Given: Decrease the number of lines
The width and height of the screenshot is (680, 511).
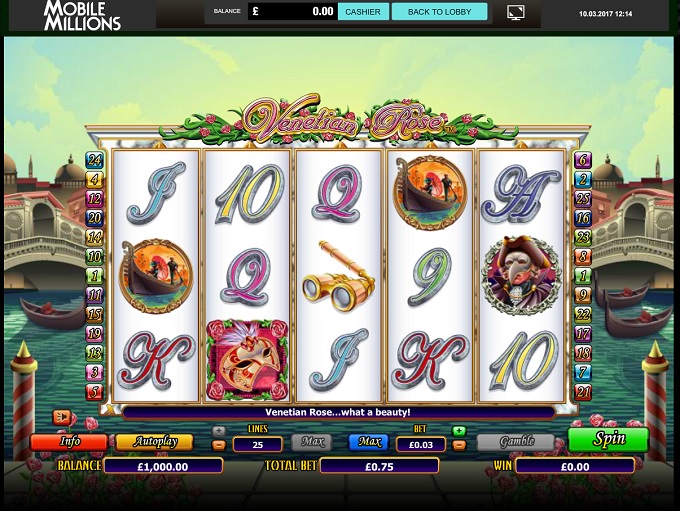Looking at the screenshot, I should (219, 445).
